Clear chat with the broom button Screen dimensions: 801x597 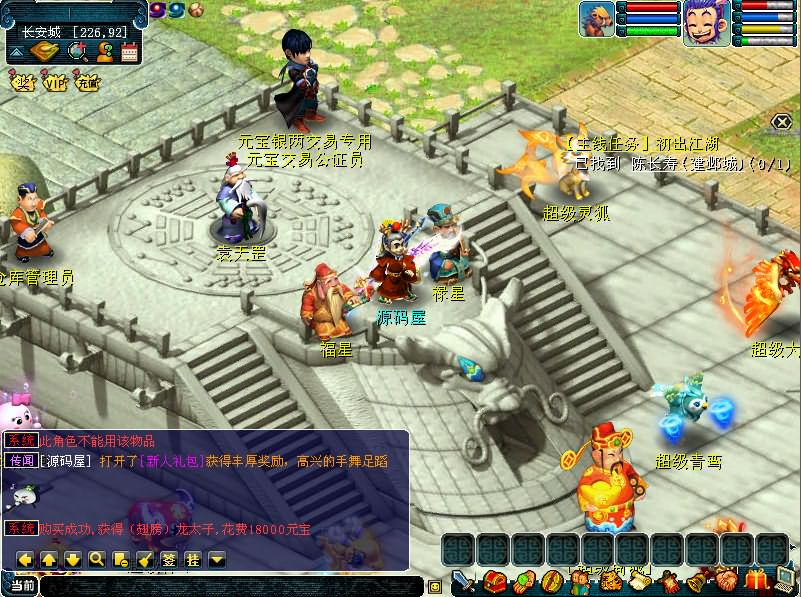click(144, 559)
